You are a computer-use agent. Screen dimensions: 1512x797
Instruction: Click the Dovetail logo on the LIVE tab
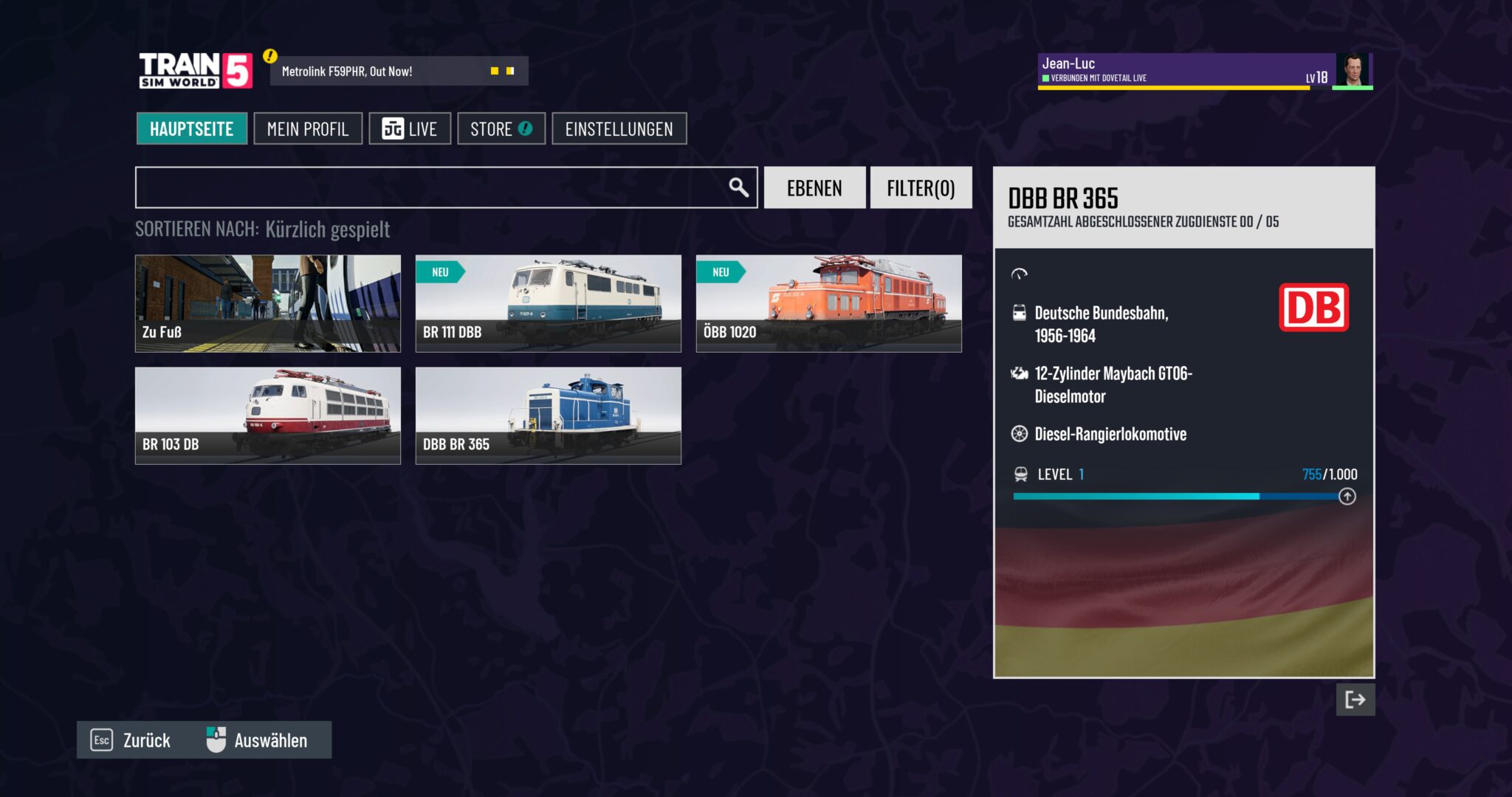392,128
